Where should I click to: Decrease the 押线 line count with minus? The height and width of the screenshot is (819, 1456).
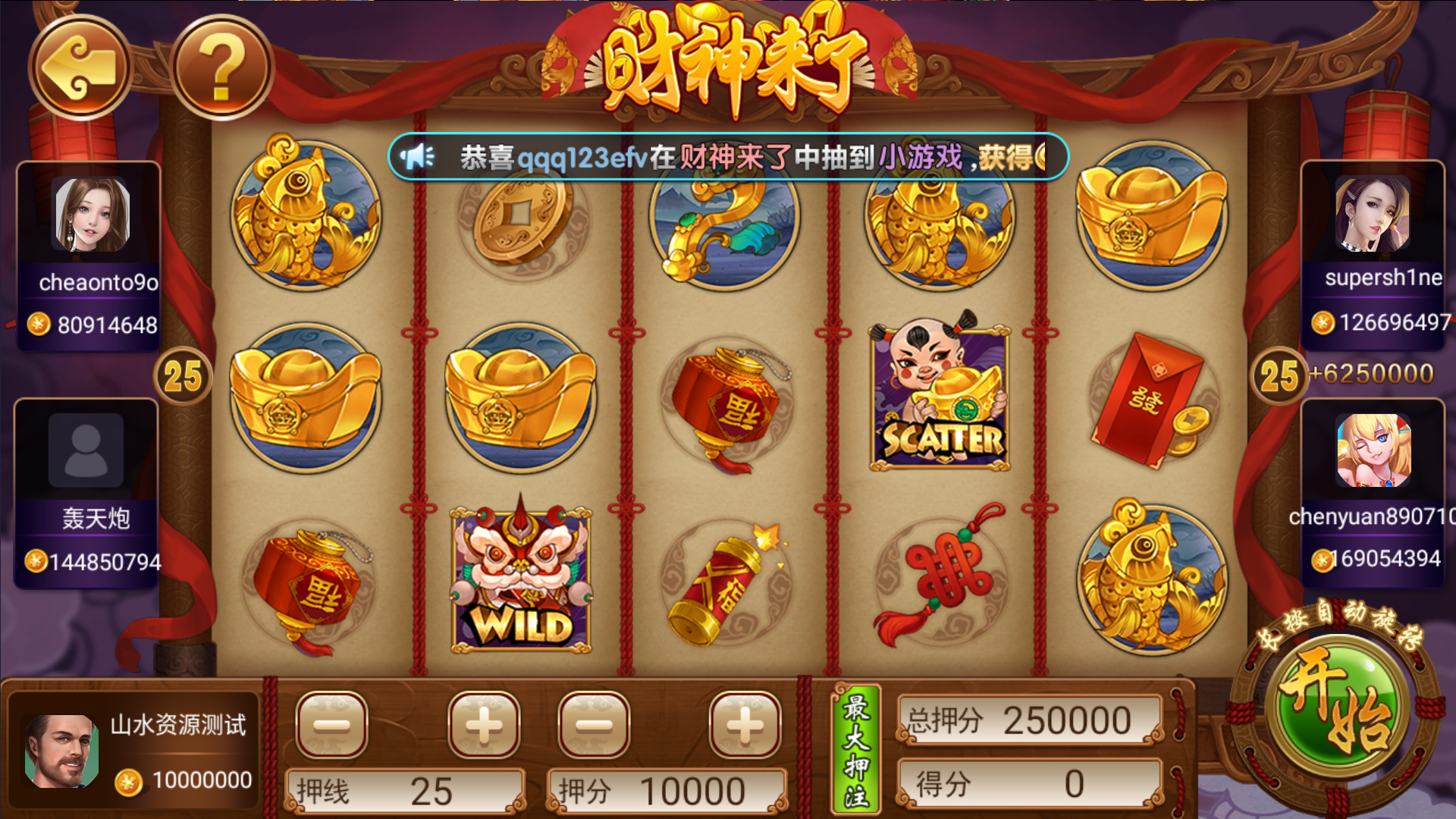[332, 724]
